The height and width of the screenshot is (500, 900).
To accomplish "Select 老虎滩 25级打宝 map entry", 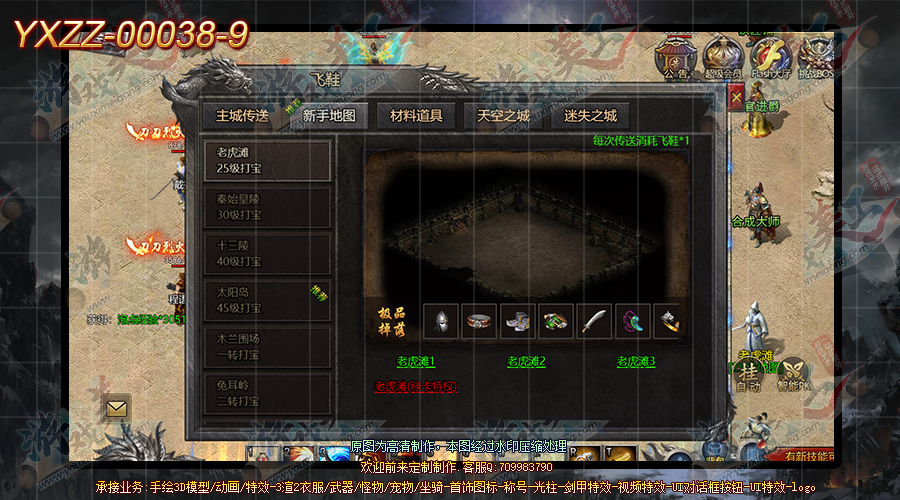I will pyautogui.click(x=267, y=161).
